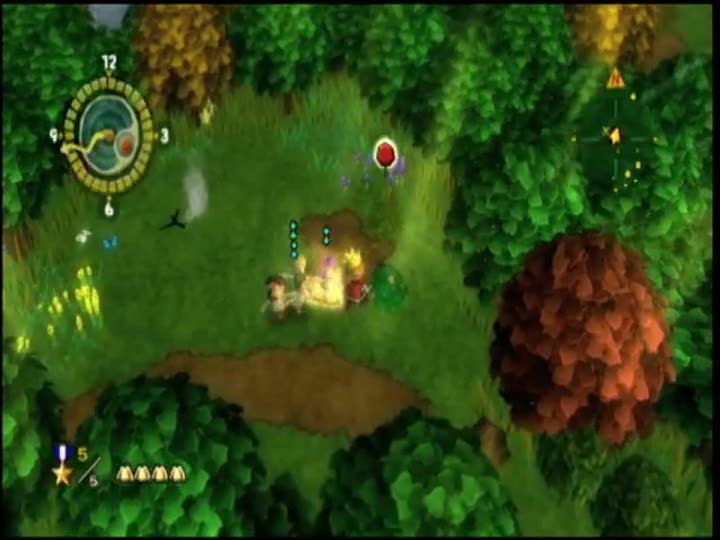Click the red target marker icon

[384, 153]
